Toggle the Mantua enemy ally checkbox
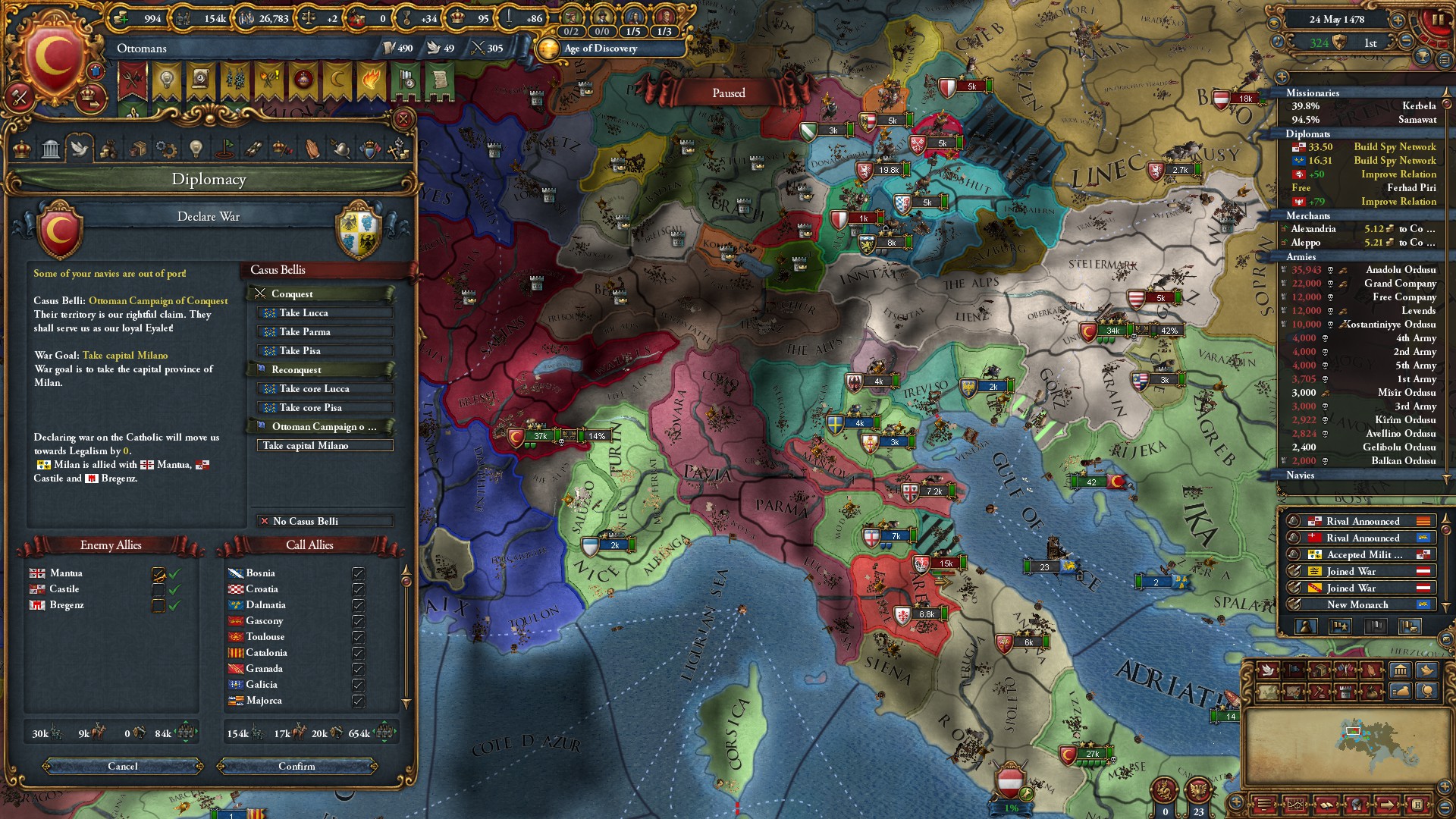The image size is (1456, 819). (158, 574)
